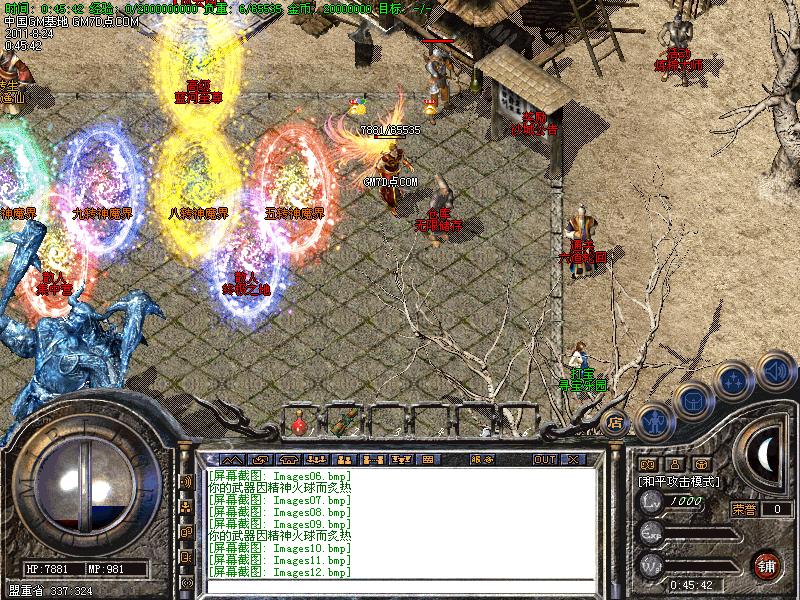This screenshot has width=800, height=600.
Task: Toggle sound with the speaker round button
Action: (775, 370)
